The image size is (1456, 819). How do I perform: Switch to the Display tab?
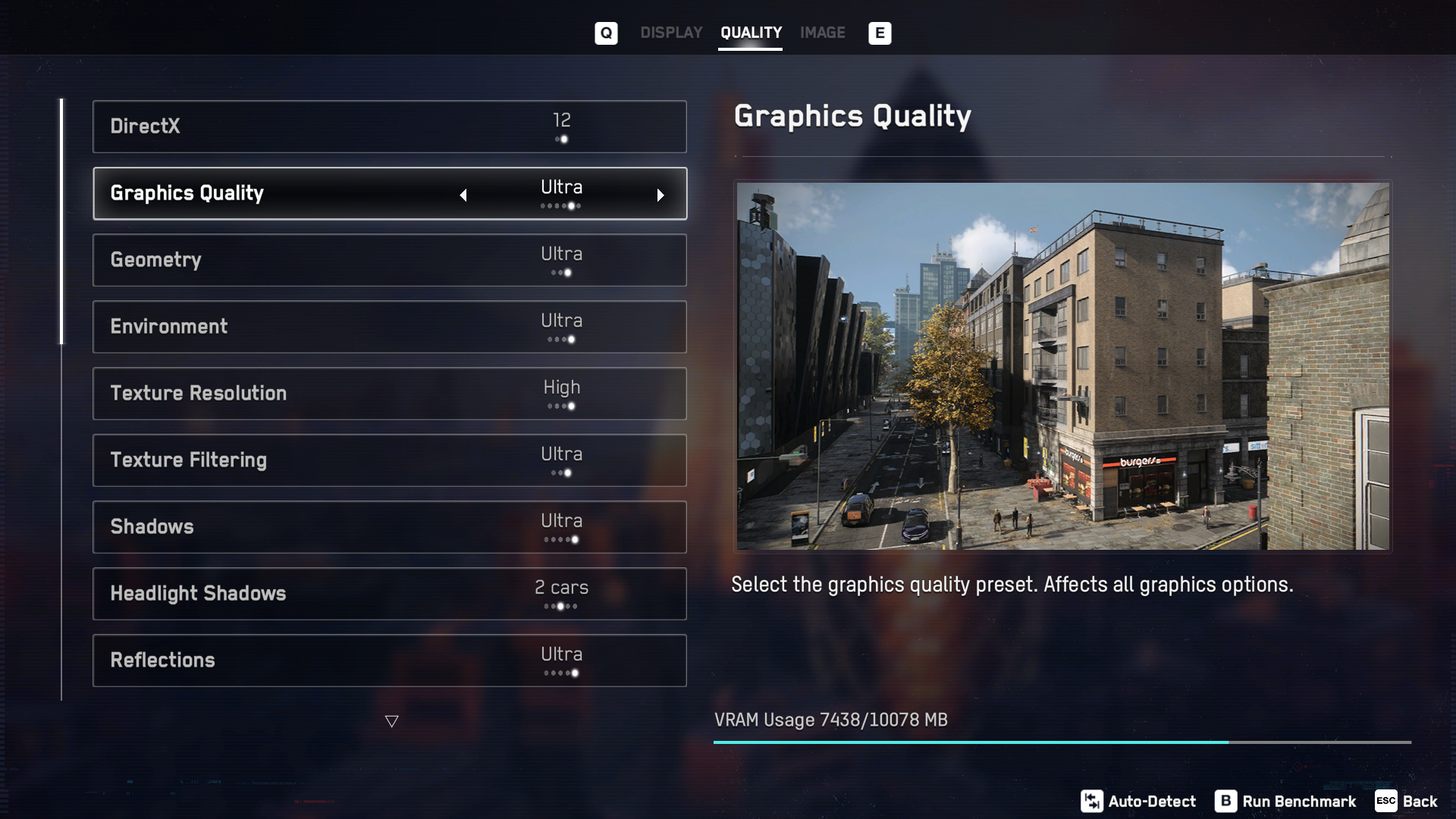671,33
